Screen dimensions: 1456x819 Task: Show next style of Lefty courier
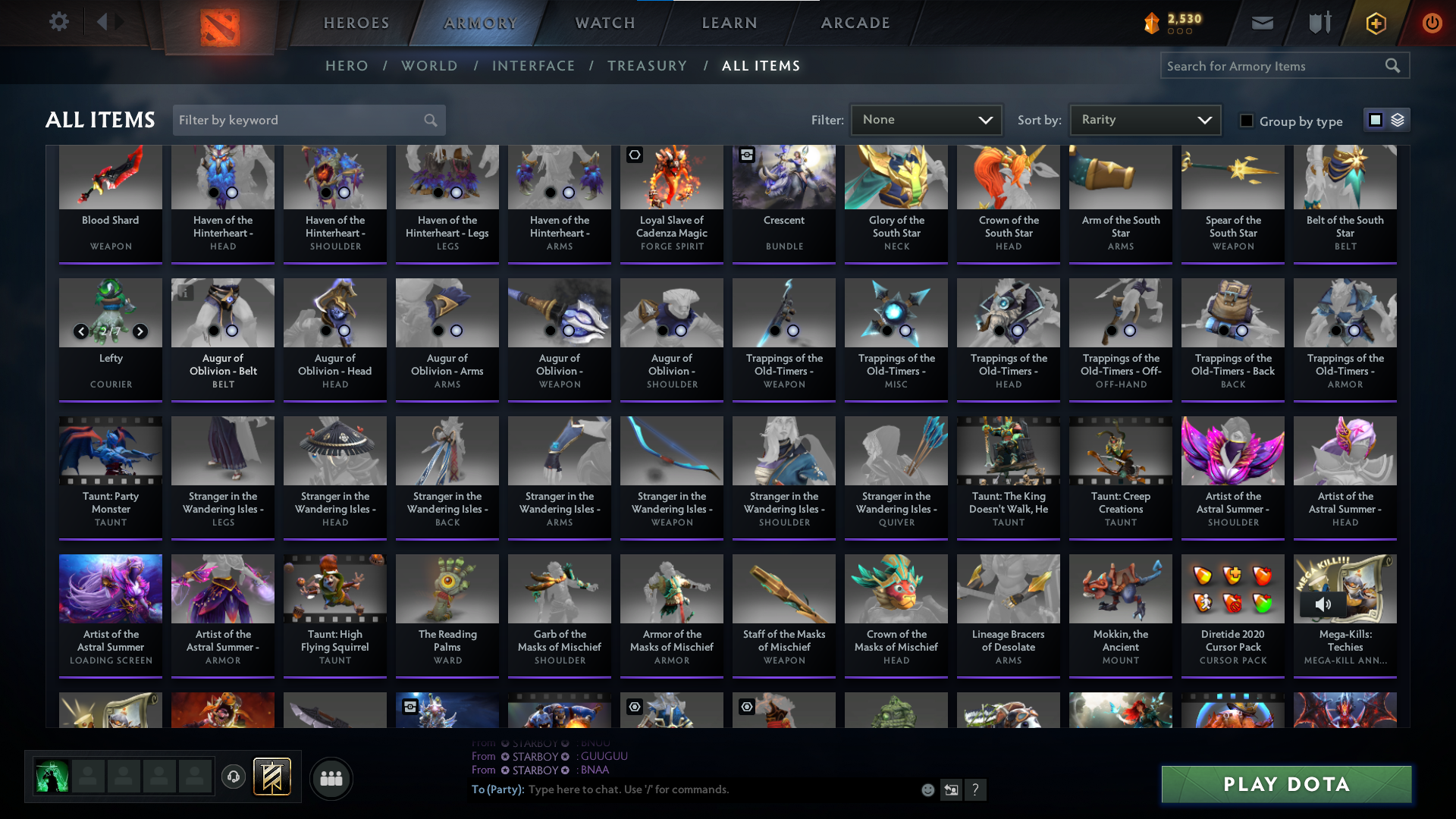click(140, 331)
